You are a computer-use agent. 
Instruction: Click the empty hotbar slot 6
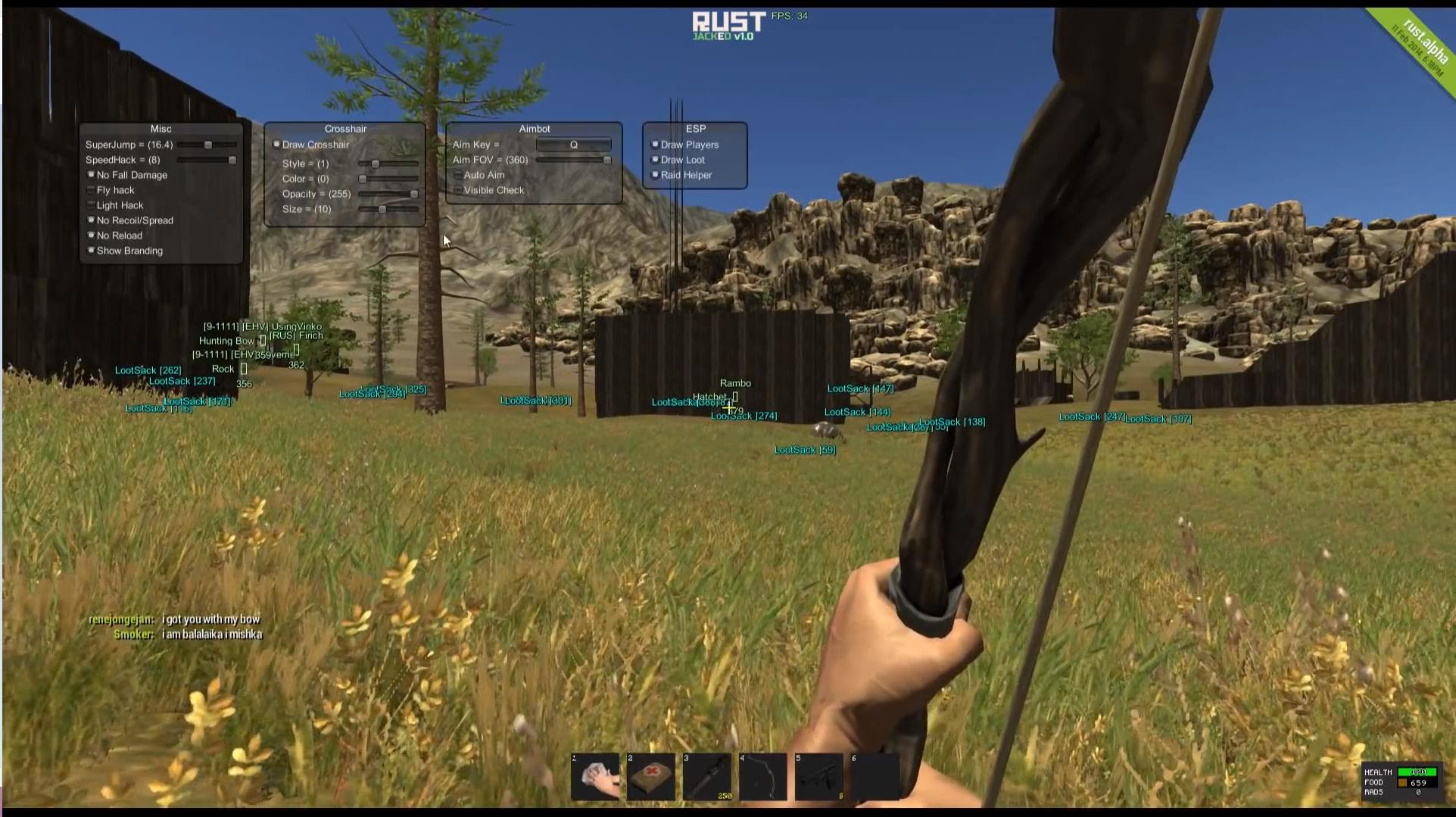point(876,775)
